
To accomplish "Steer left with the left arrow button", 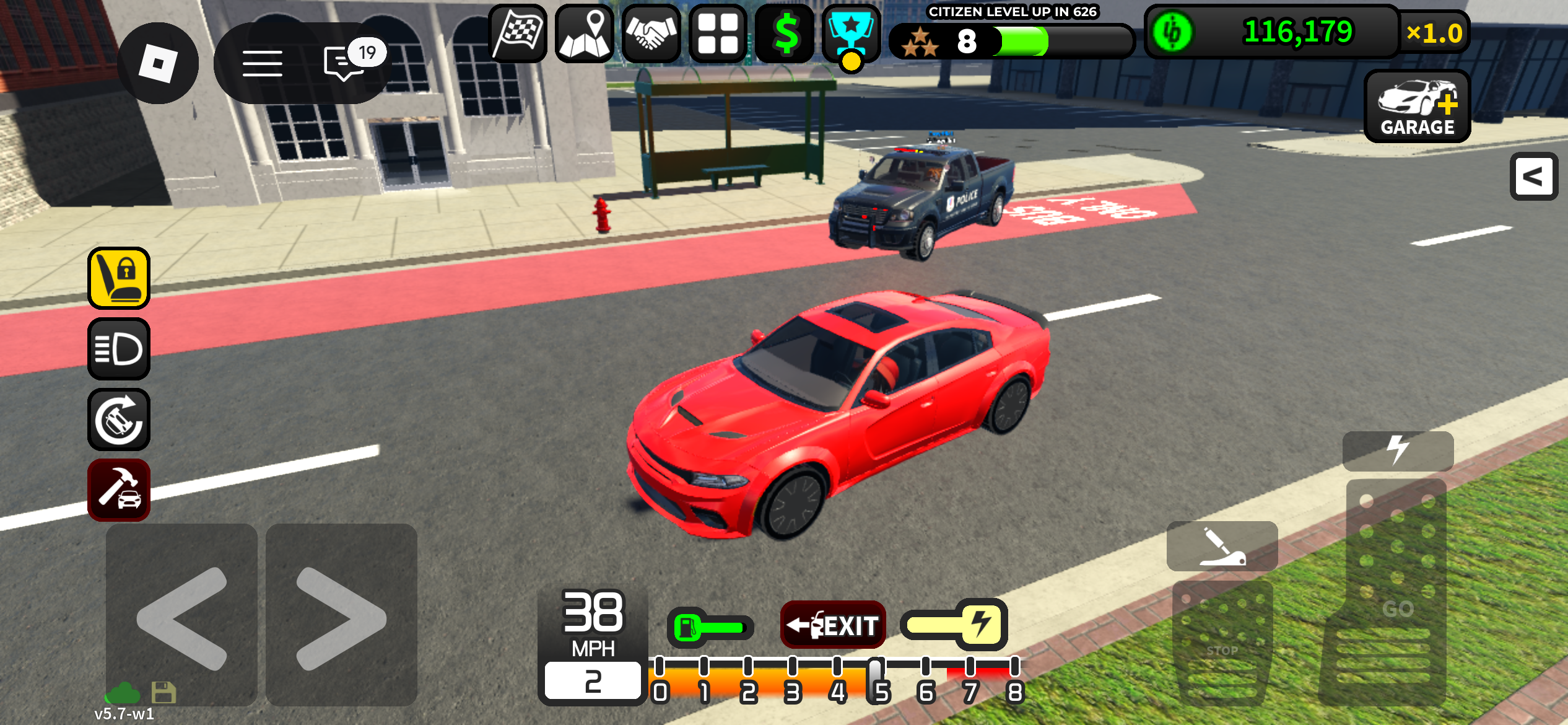I will click(x=181, y=615).
